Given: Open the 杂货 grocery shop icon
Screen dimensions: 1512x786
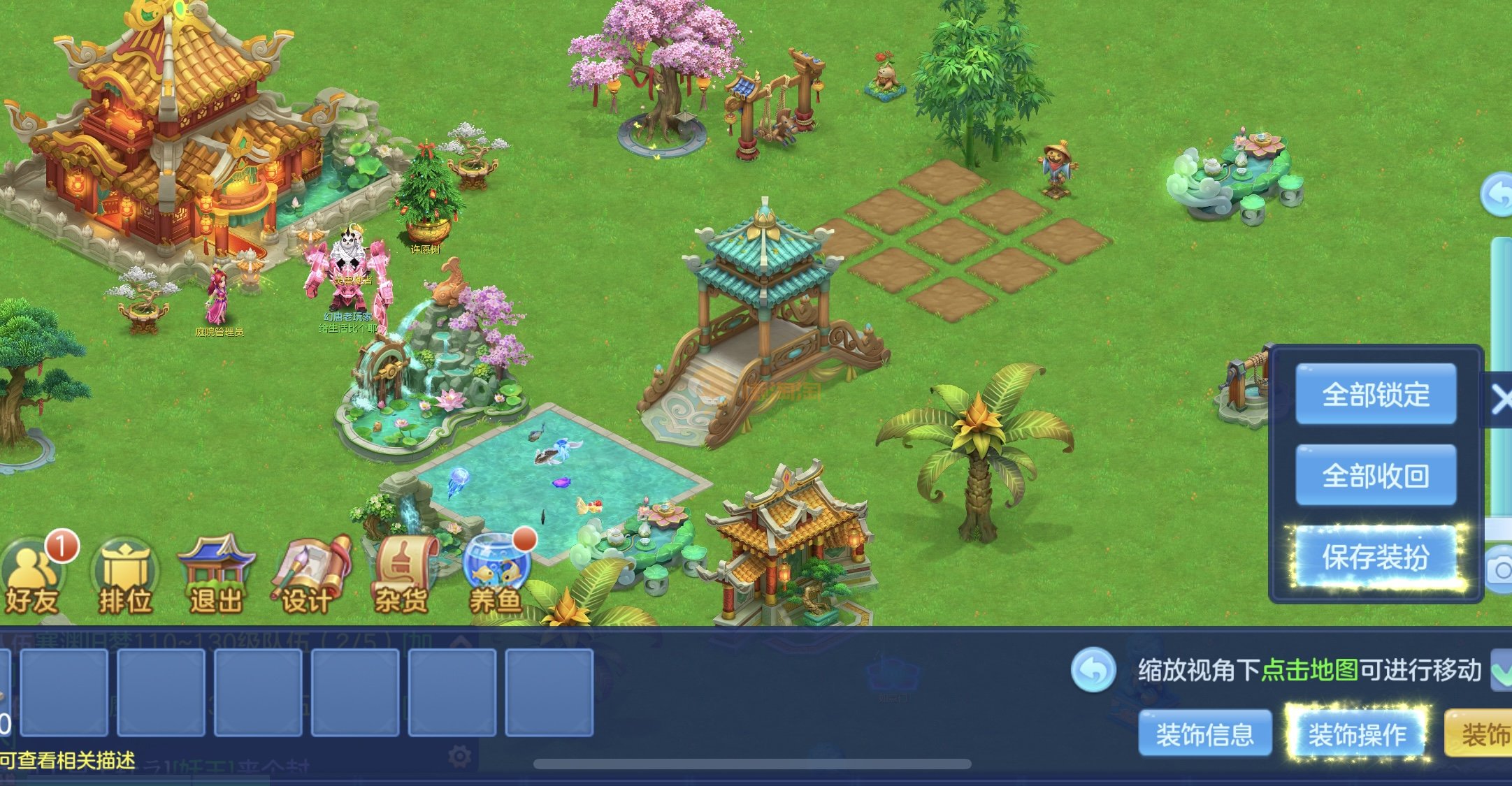Looking at the screenshot, I should (402, 576).
